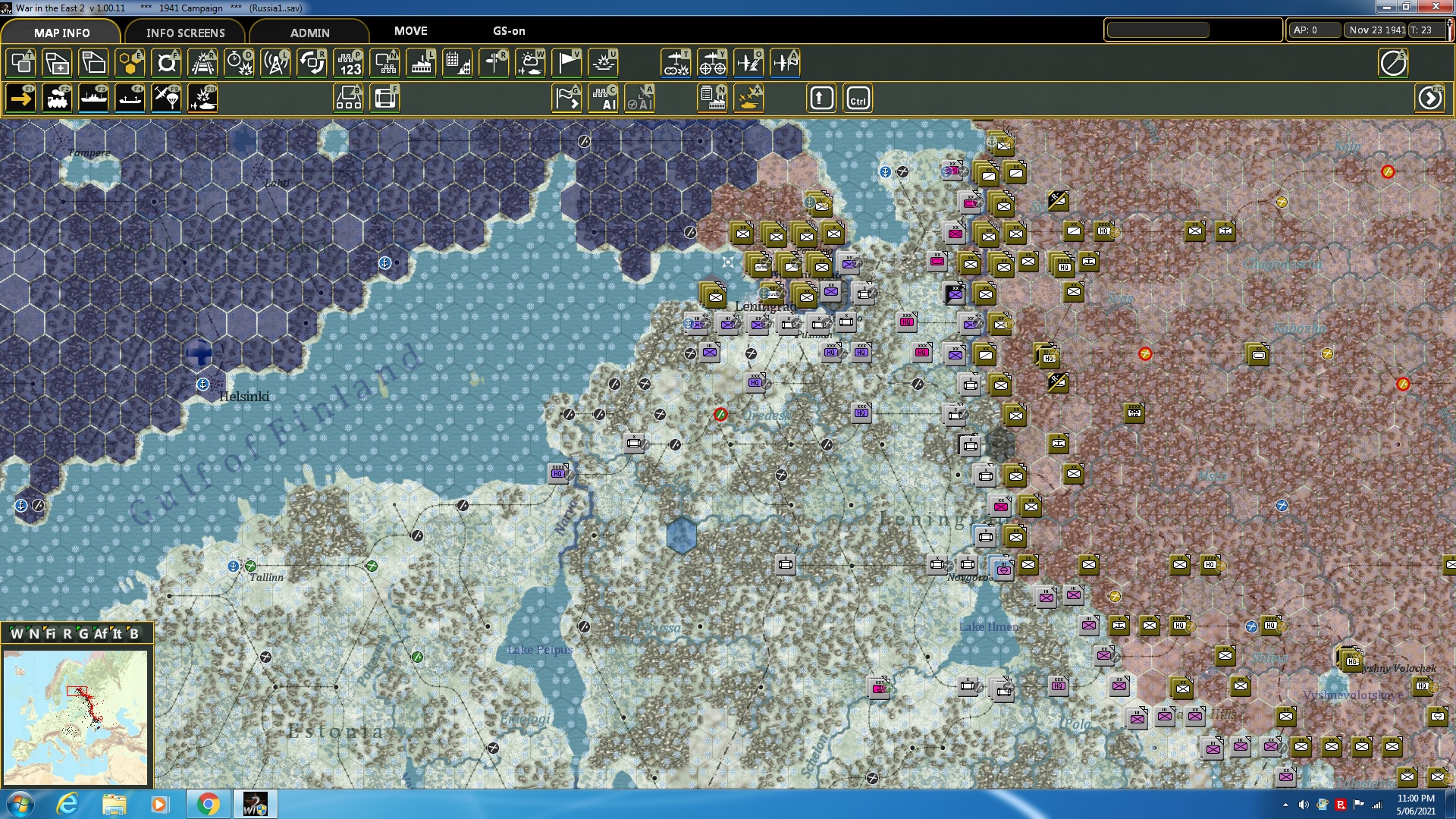This screenshot has height=819, width=1456.
Task: Expand more toolbar options with right arrow
Action: pos(1430,98)
